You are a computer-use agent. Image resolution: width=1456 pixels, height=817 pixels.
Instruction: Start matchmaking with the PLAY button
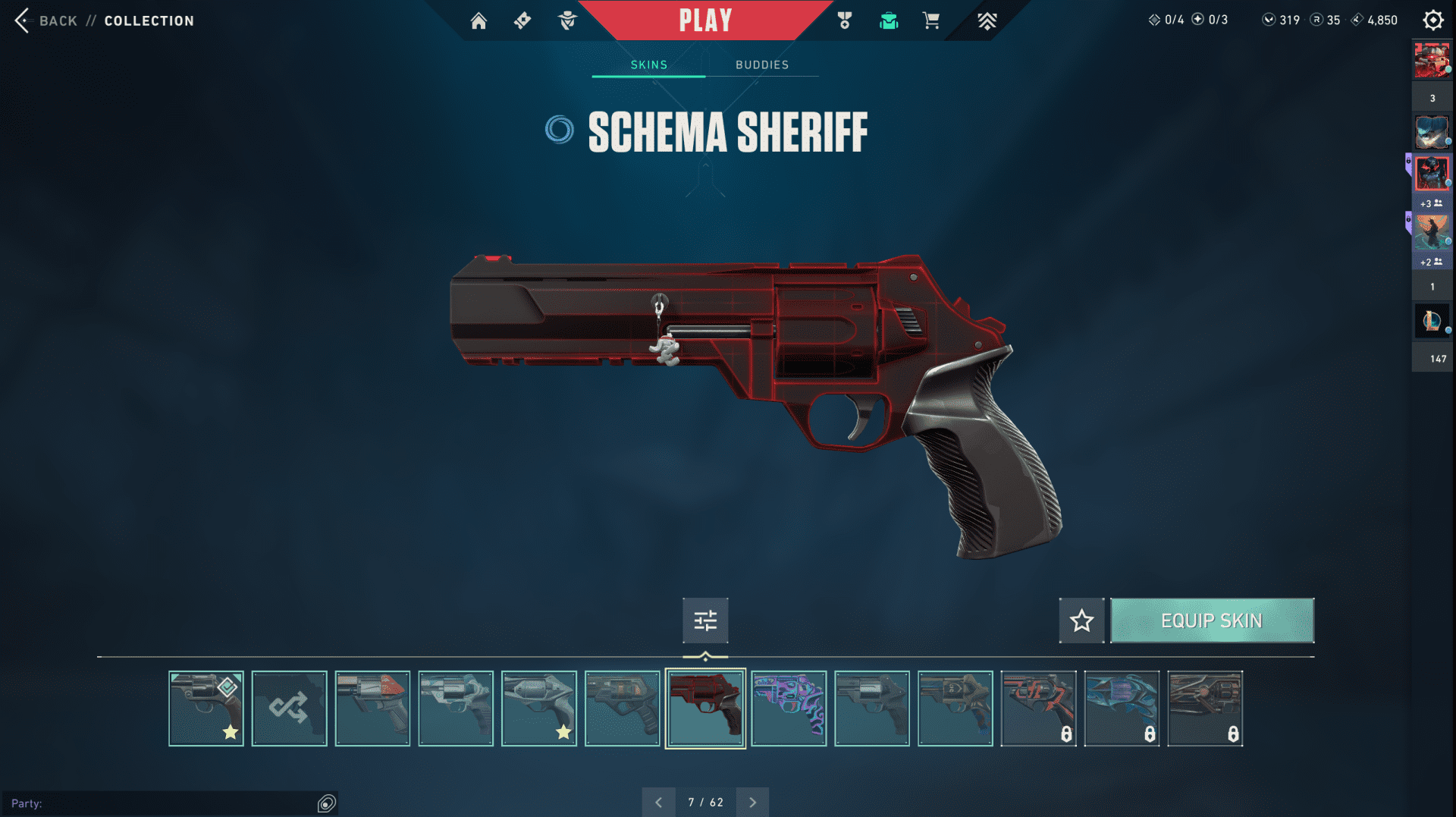coord(705,20)
